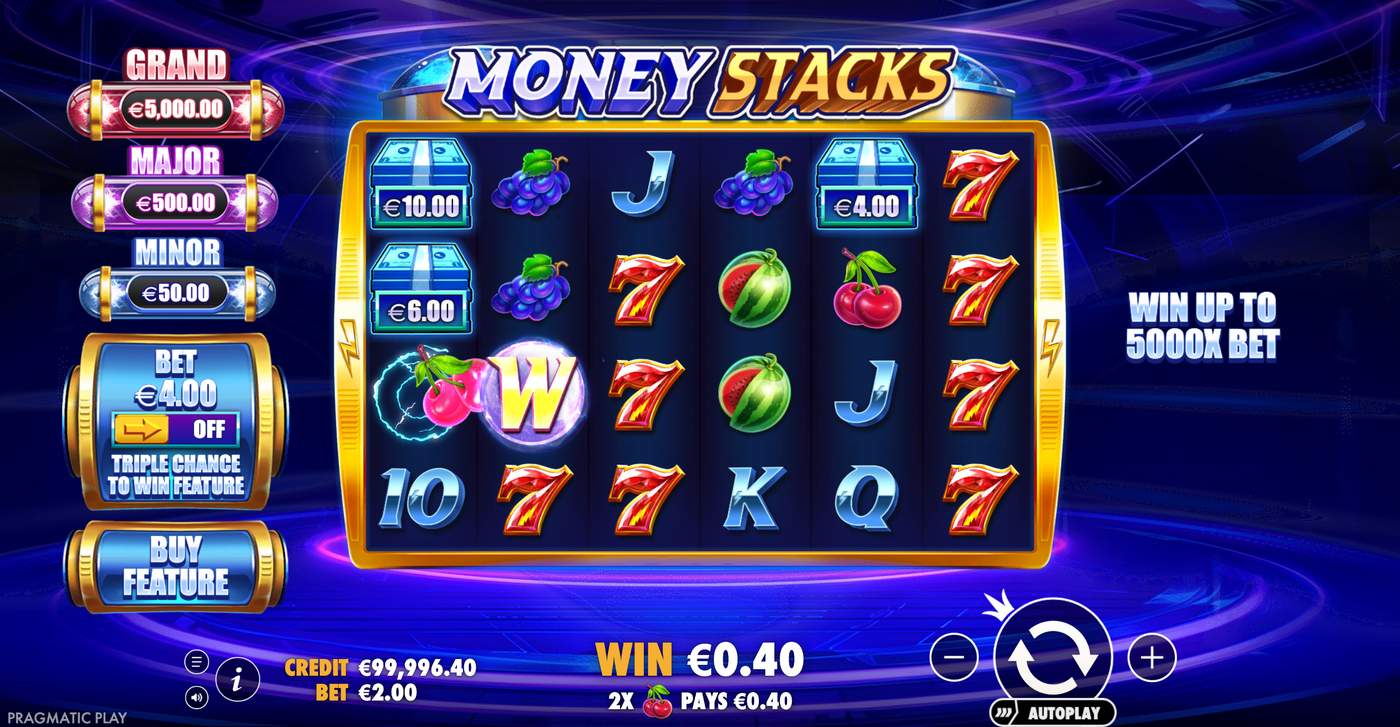Open the hamburger menu

click(x=196, y=661)
